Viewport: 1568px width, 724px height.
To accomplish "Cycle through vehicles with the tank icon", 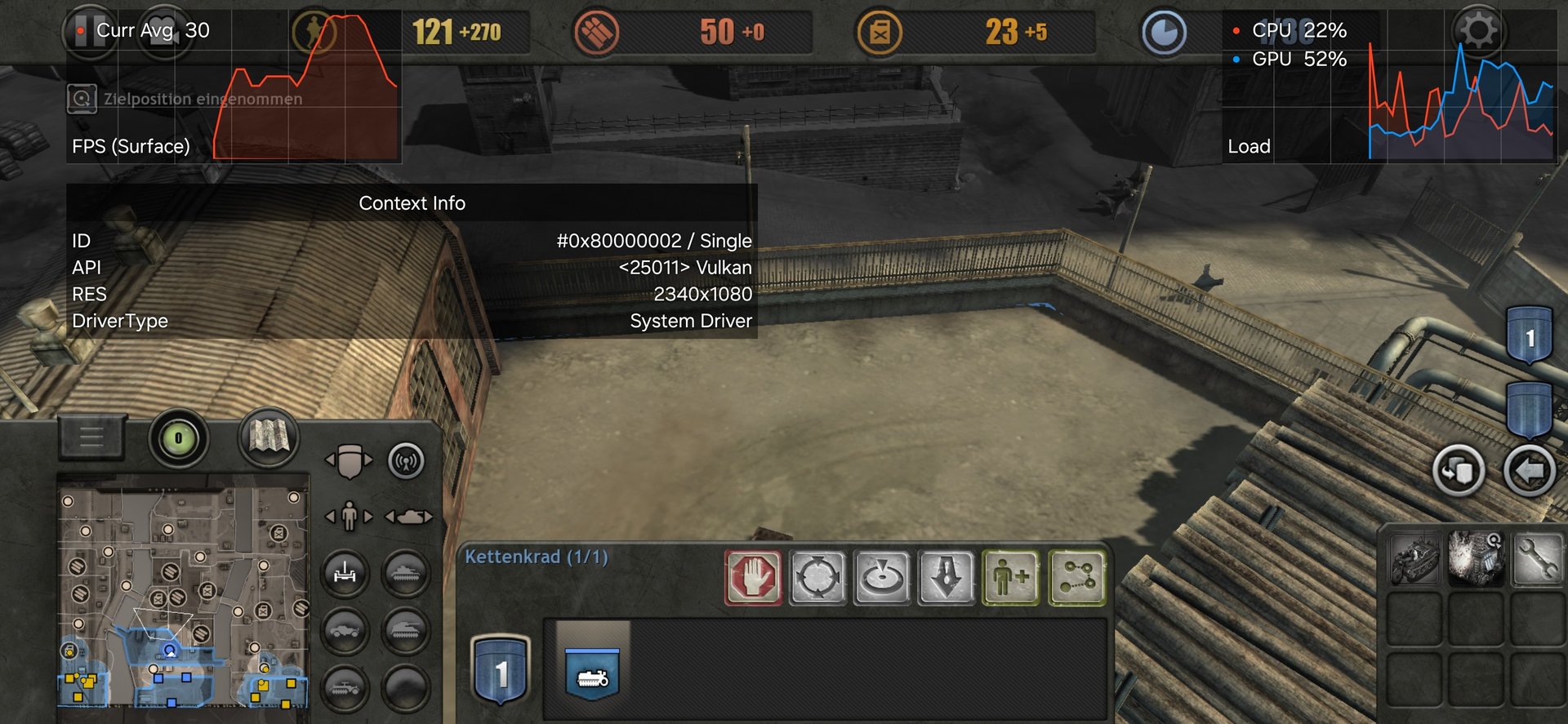I will point(408,517).
